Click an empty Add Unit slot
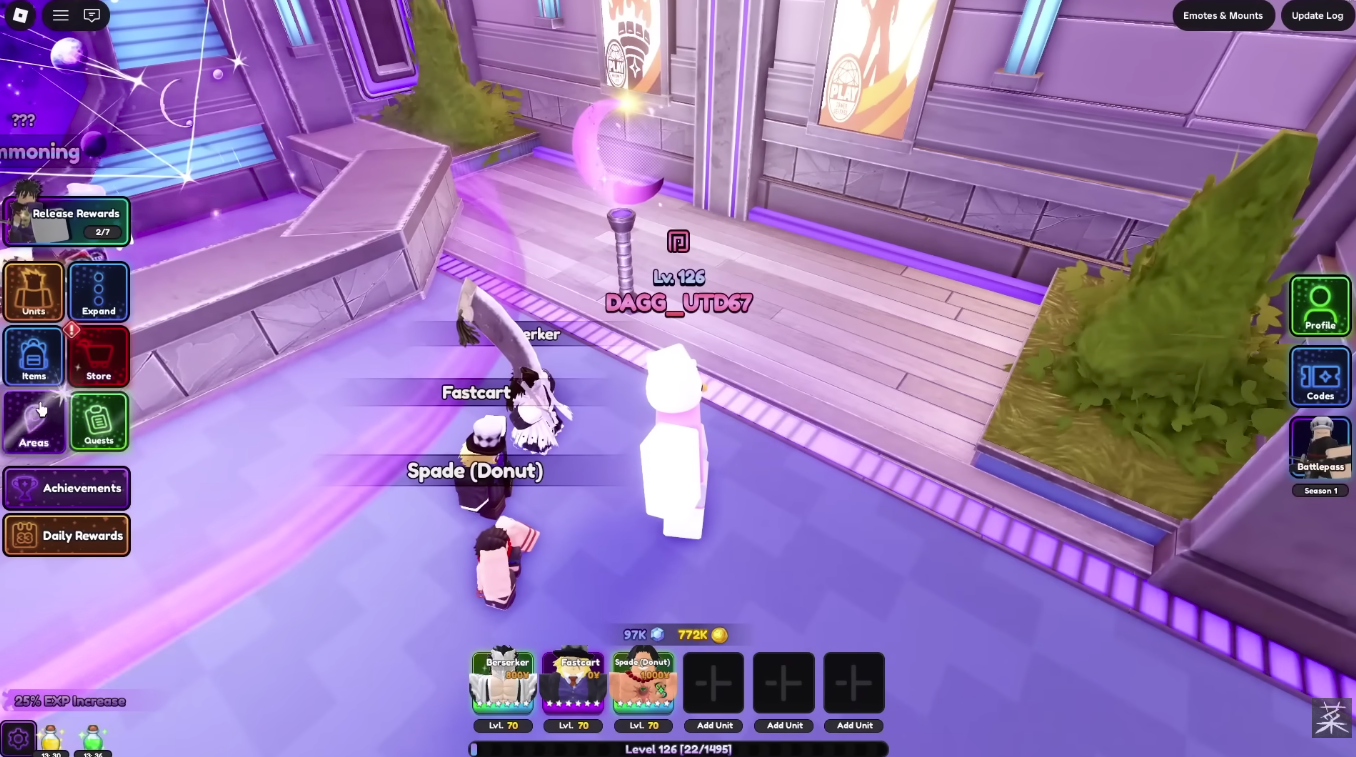The image size is (1356, 757). [x=713, y=682]
